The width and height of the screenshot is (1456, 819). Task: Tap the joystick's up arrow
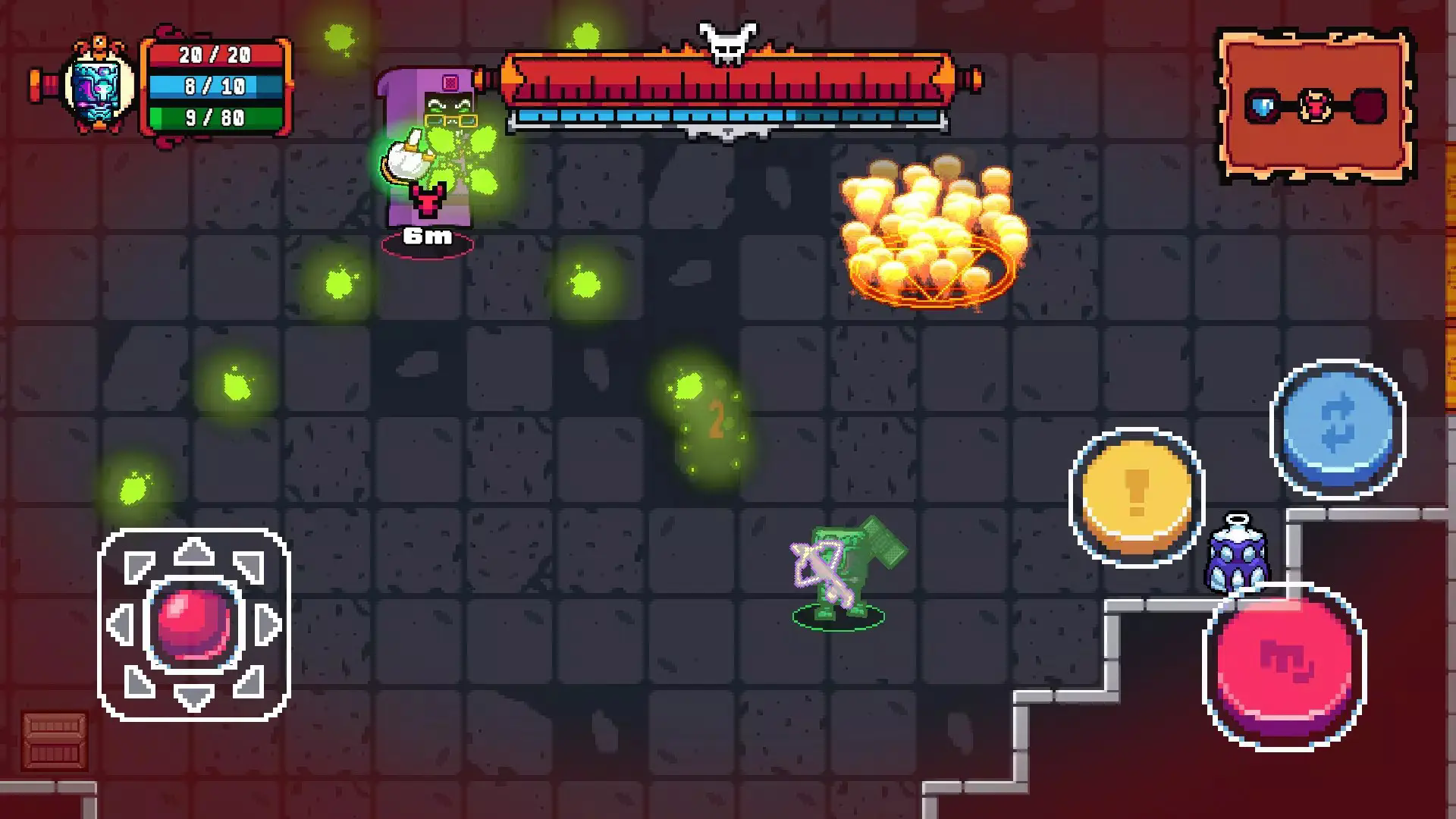(x=193, y=551)
